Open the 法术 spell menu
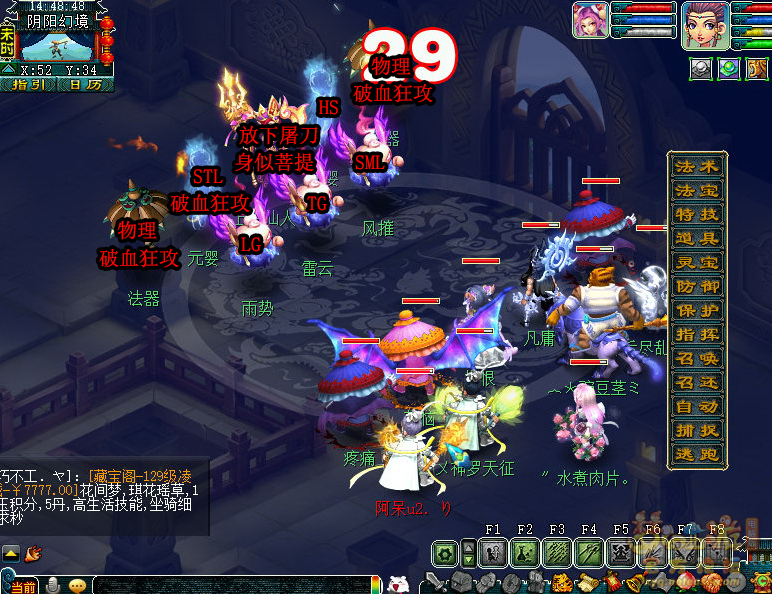This screenshot has width=772, height=594. (x=696, y=166)
